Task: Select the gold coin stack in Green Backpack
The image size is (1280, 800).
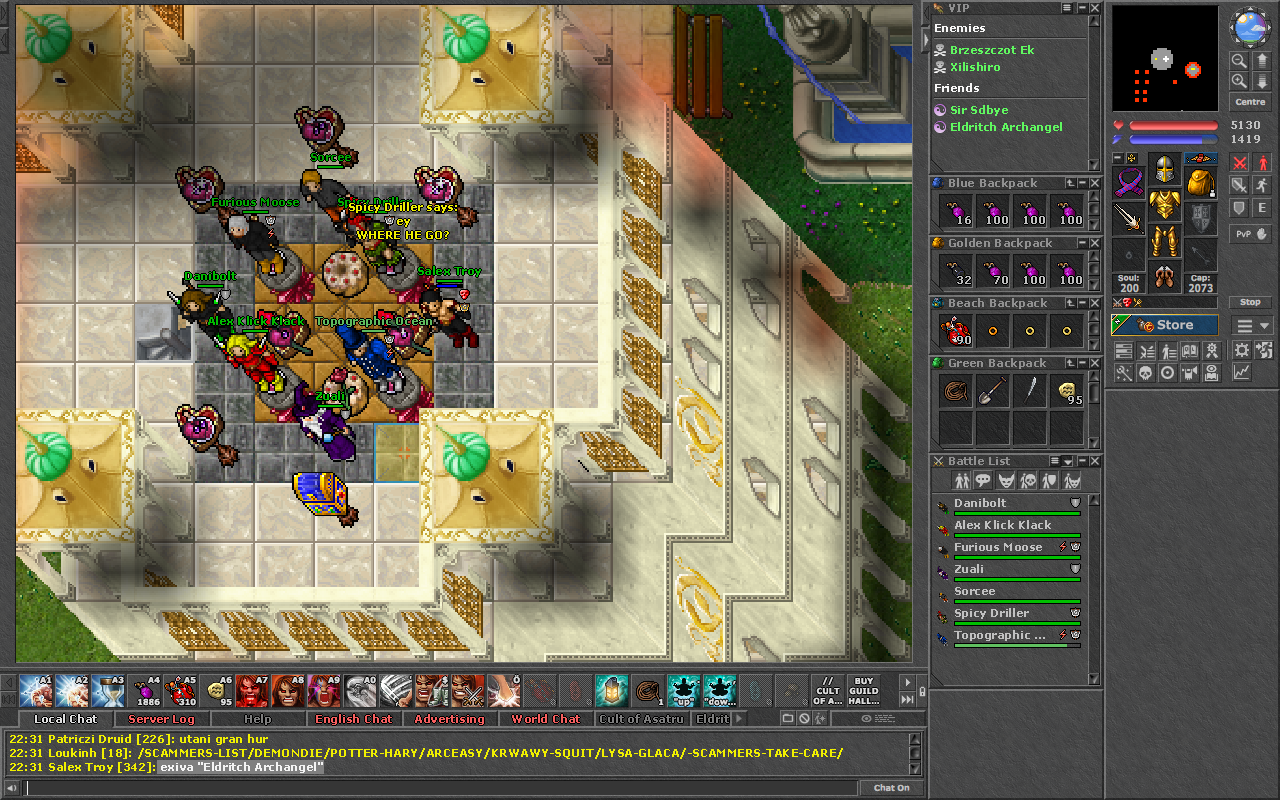Action: (1066, 391)
